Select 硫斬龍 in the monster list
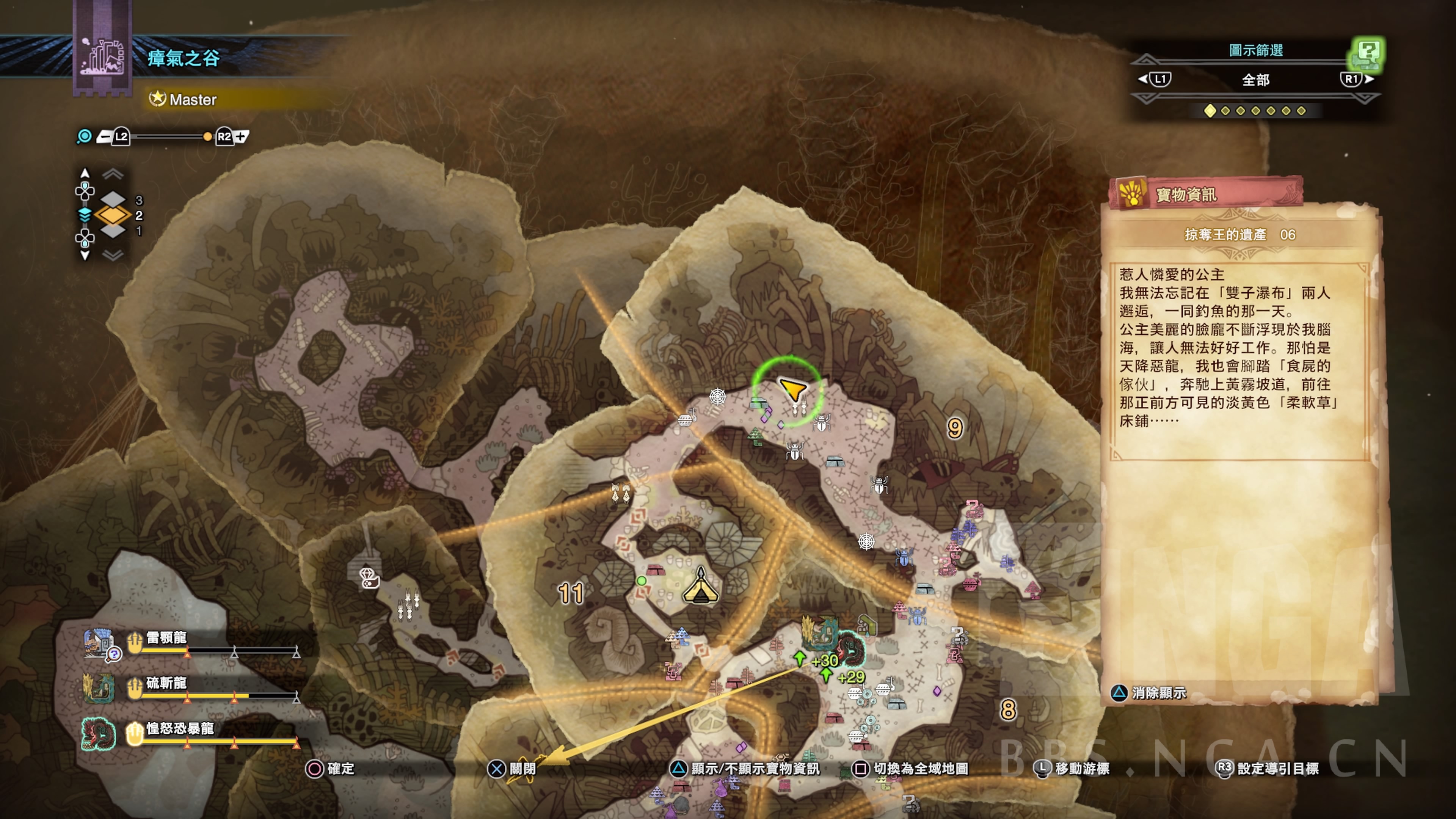Screen dimensions: 1456x819 [166, 683]
